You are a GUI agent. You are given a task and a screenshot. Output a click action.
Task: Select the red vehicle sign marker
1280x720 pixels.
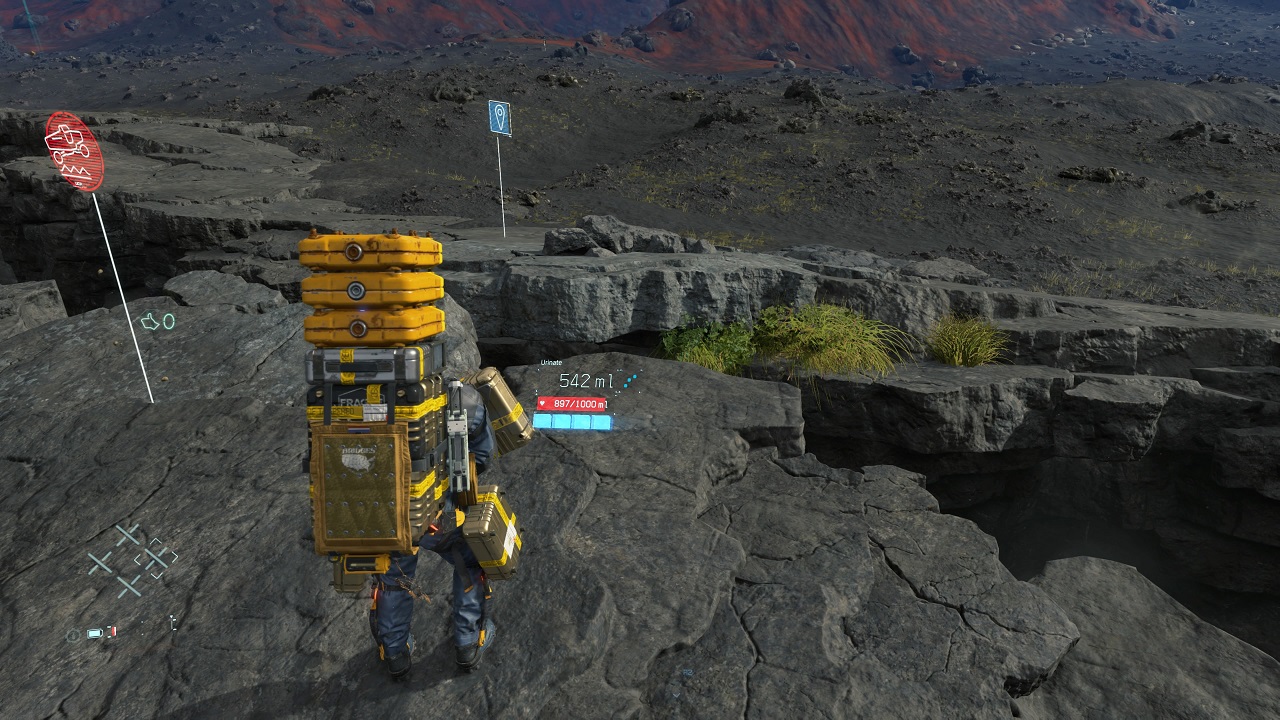74,151
